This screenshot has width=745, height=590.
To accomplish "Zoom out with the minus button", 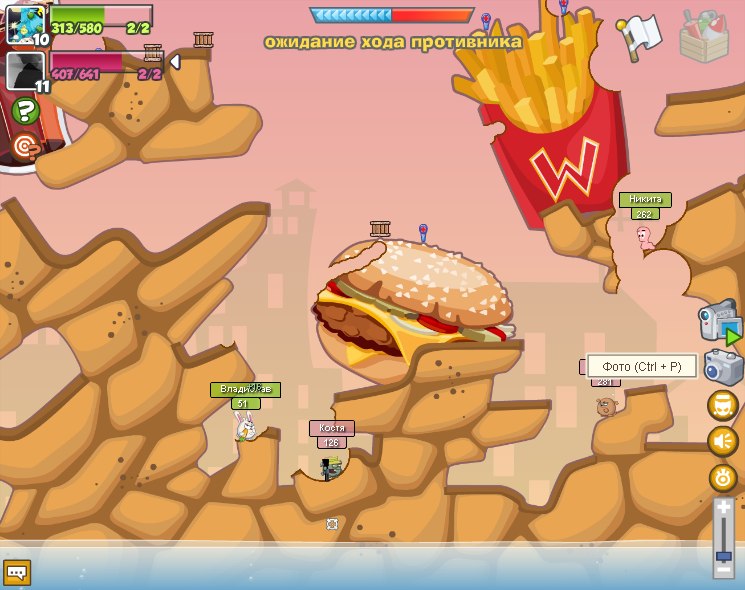I will 724,570.
